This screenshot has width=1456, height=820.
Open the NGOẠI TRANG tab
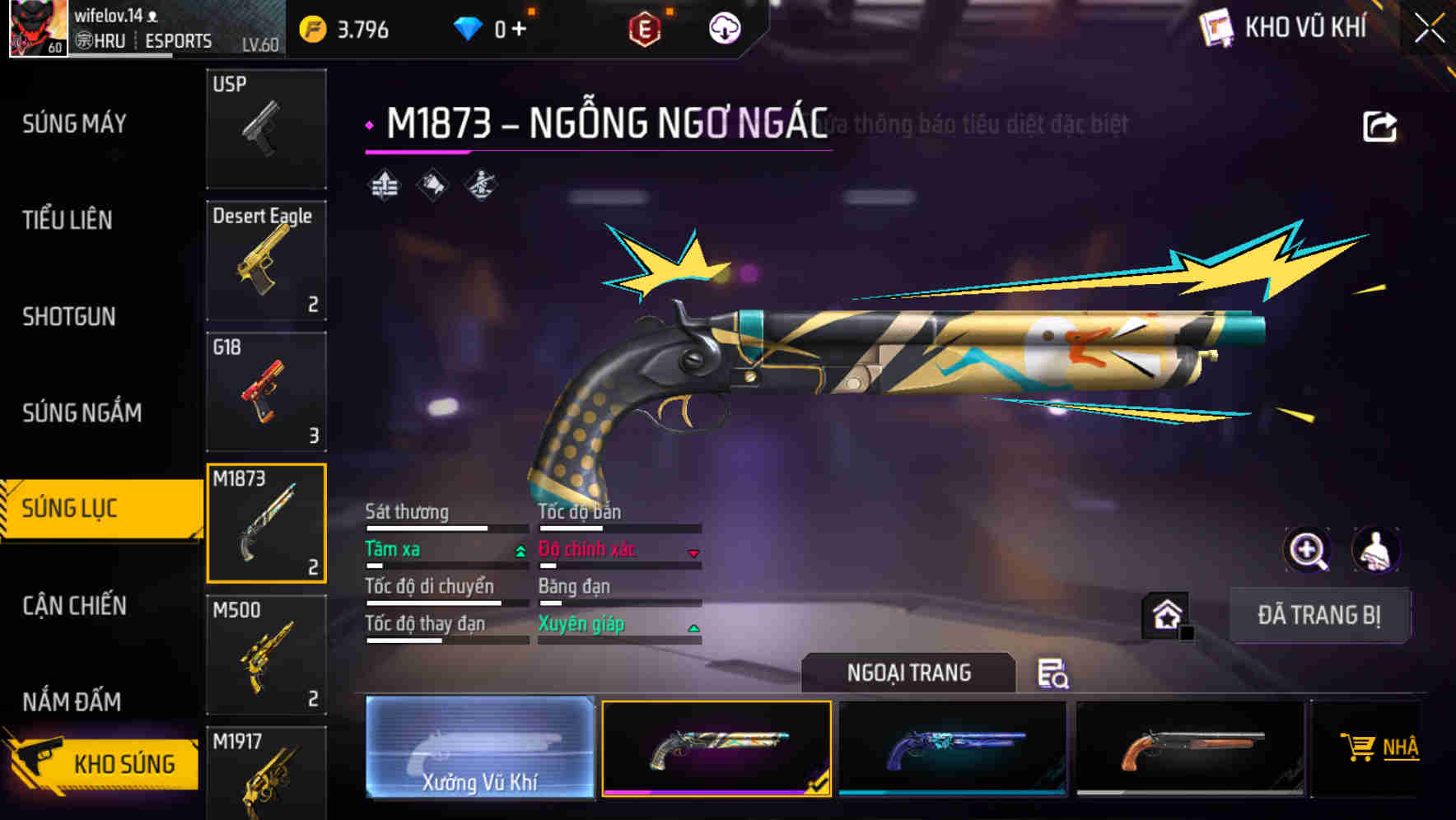908,672
